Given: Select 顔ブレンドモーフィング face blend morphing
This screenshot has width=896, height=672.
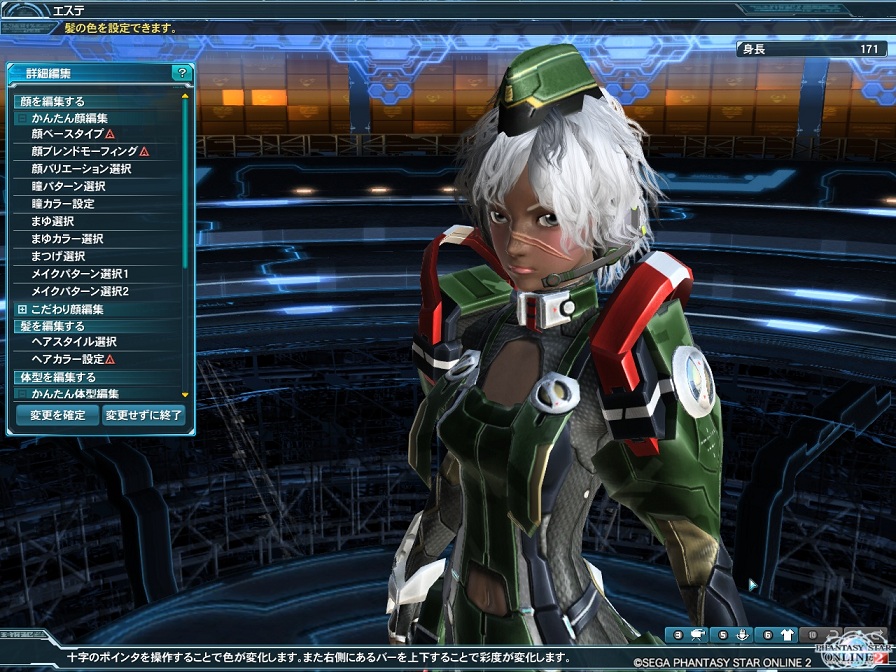Looking at the screenshot, I should (84, 151).
